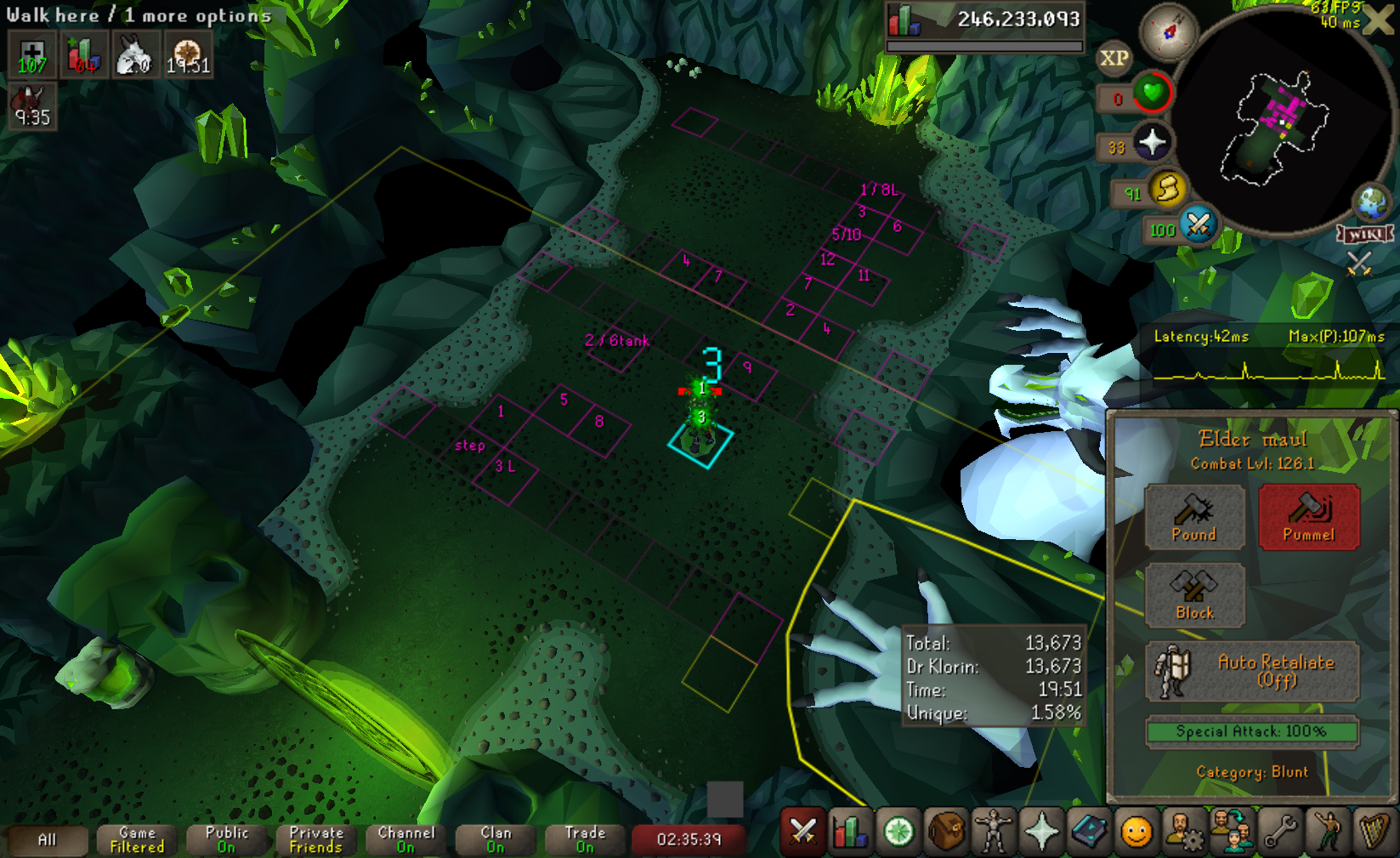The image size is (1400, 858).
Task: Open the Music Player harp tab
Action: point(1374,832)
